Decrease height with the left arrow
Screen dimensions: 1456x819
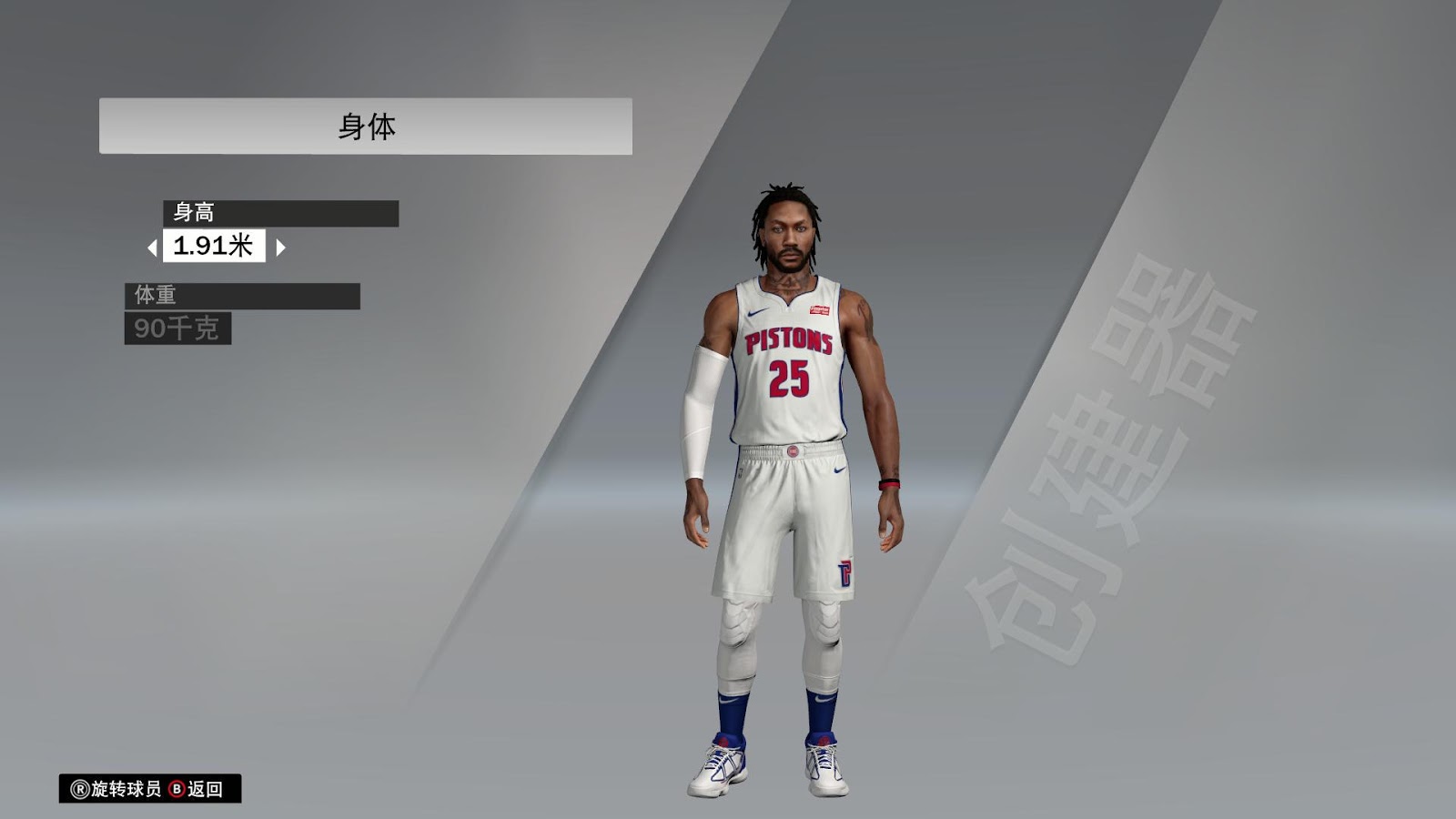click(x=154, y=247)
